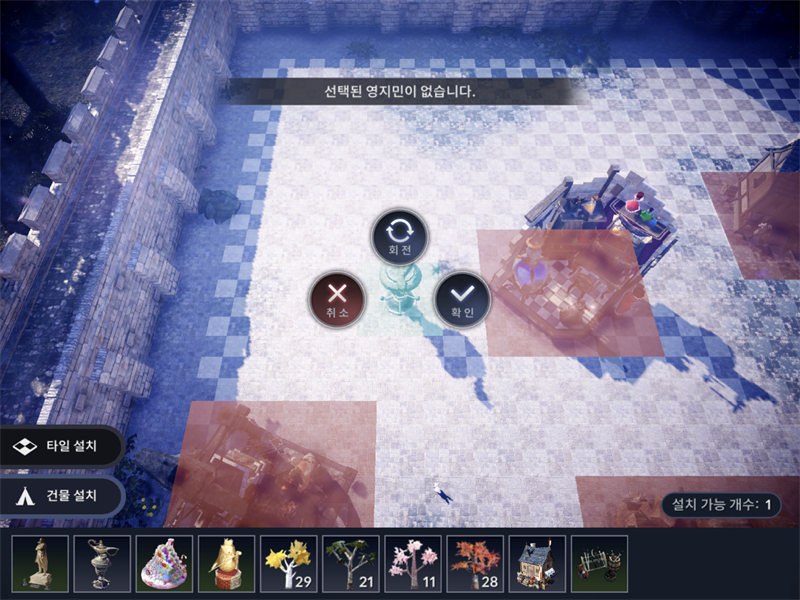Select the standing figure statue slot

point(41,563)
